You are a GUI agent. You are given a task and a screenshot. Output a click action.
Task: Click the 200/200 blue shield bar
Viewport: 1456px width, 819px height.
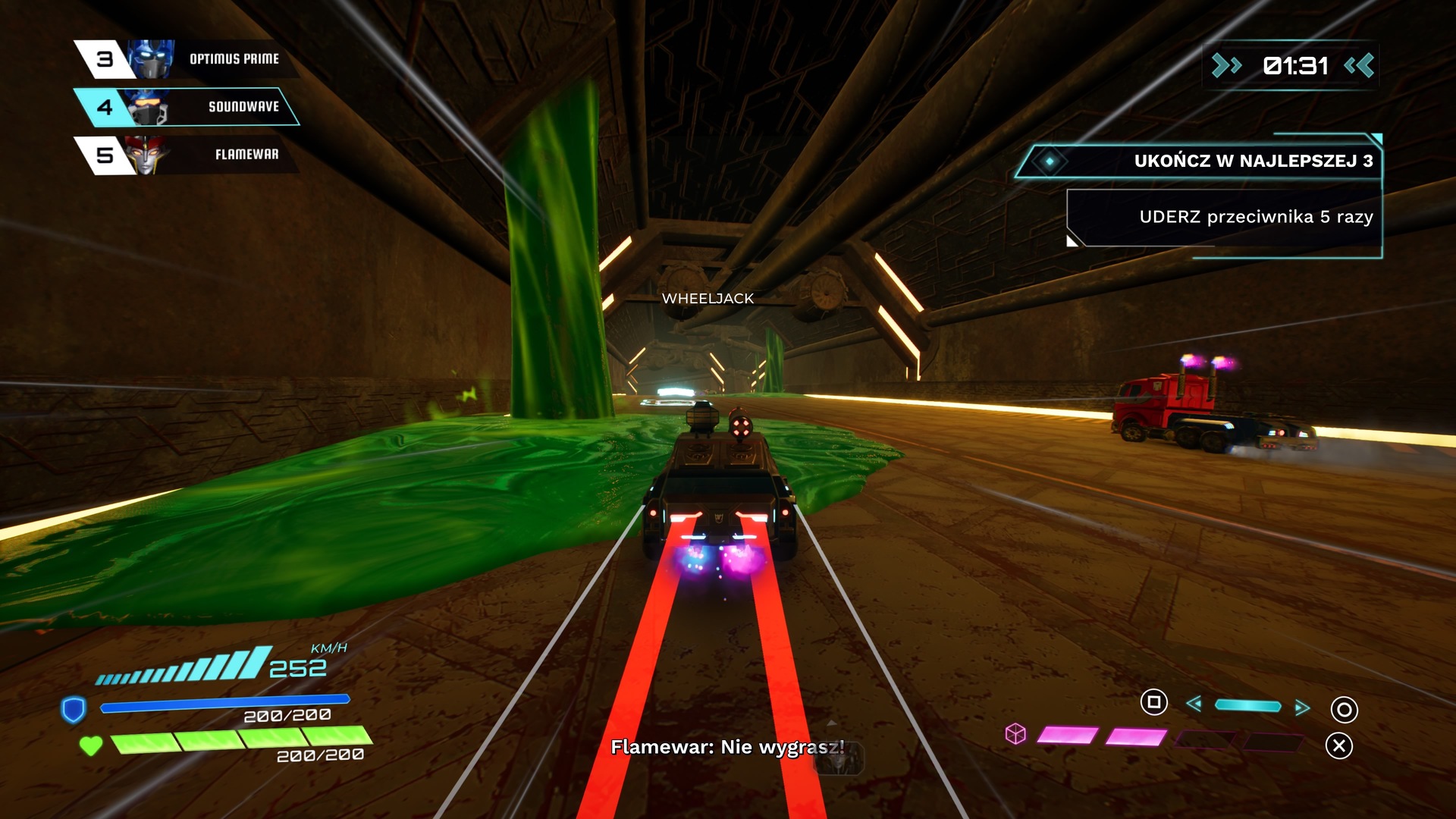tap(221, 704)
